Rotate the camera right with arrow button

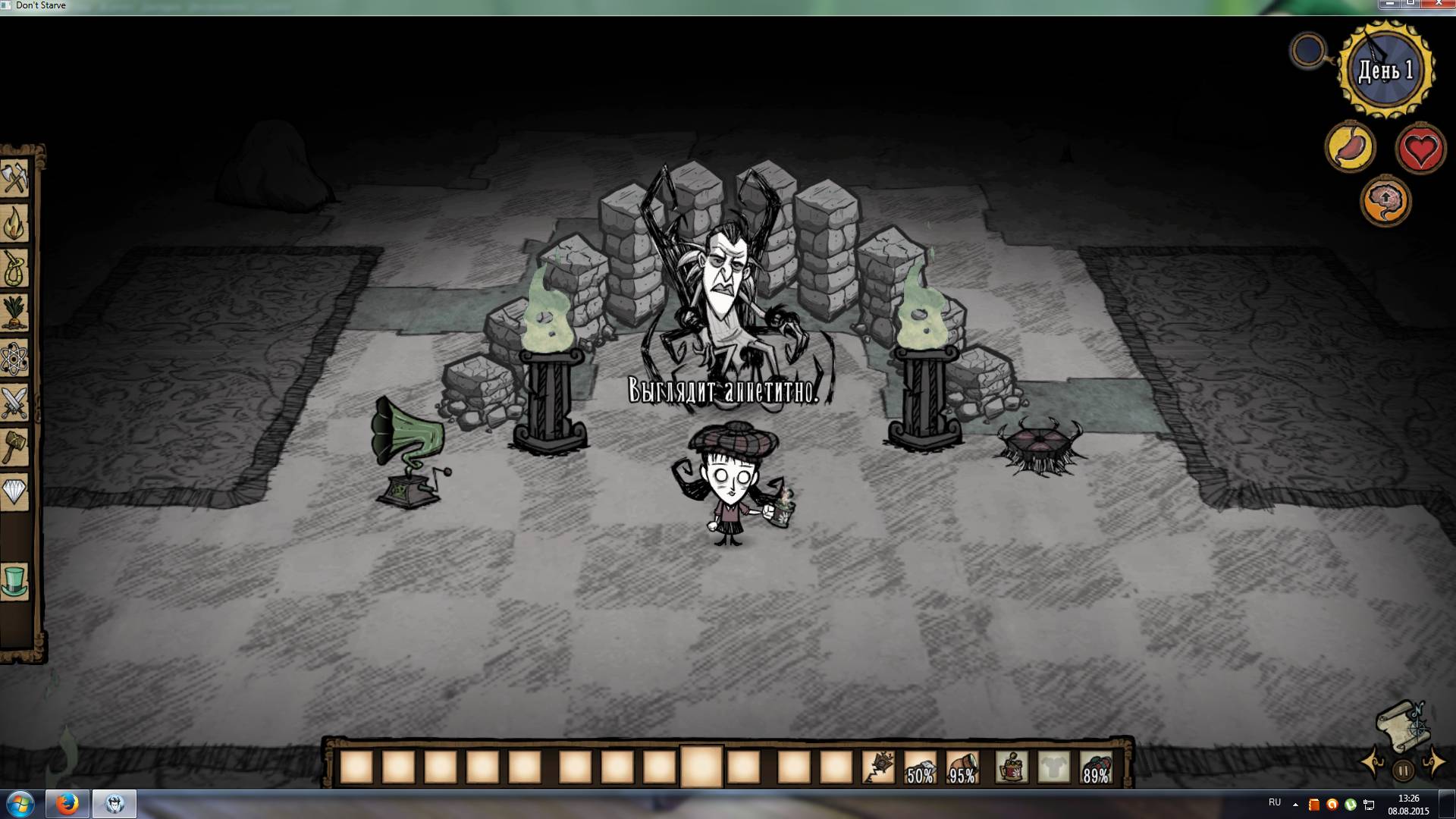coord(1434,762)
